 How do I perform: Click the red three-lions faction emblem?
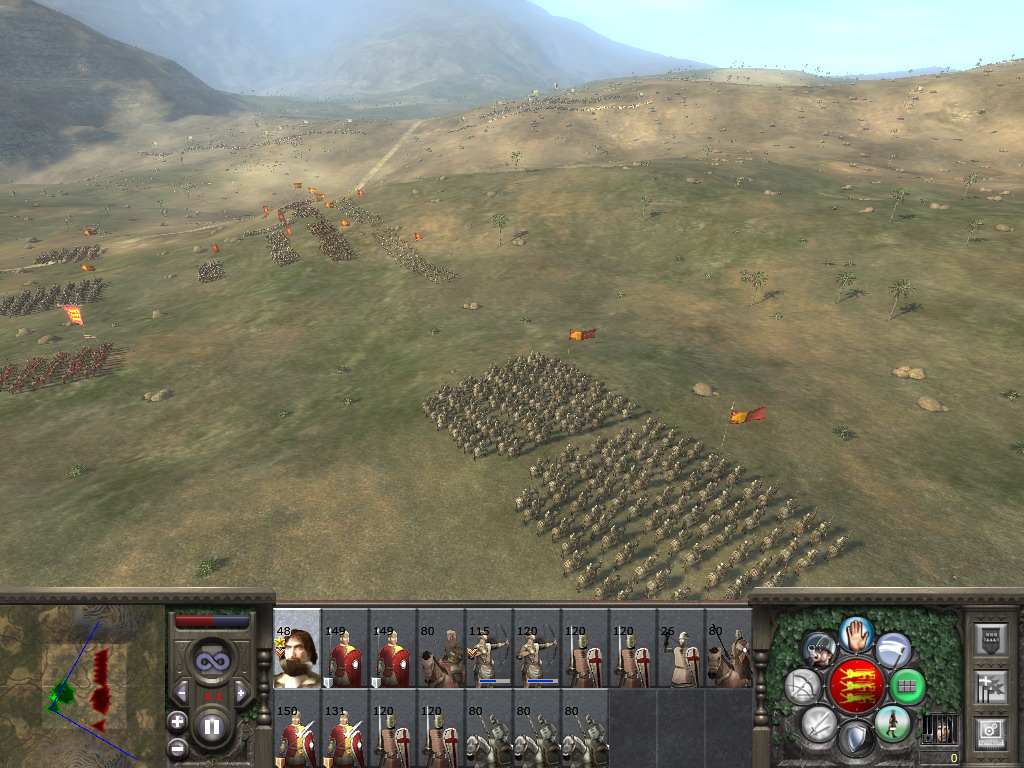[856, 686]
